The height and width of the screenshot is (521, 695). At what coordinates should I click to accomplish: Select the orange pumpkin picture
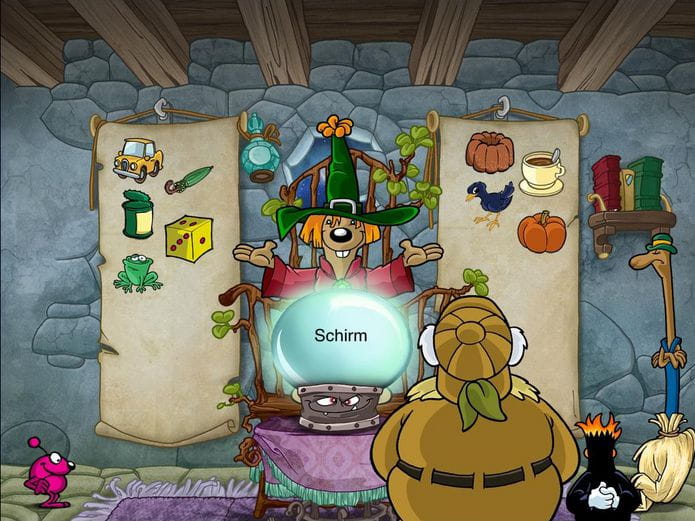click(541, 231)
